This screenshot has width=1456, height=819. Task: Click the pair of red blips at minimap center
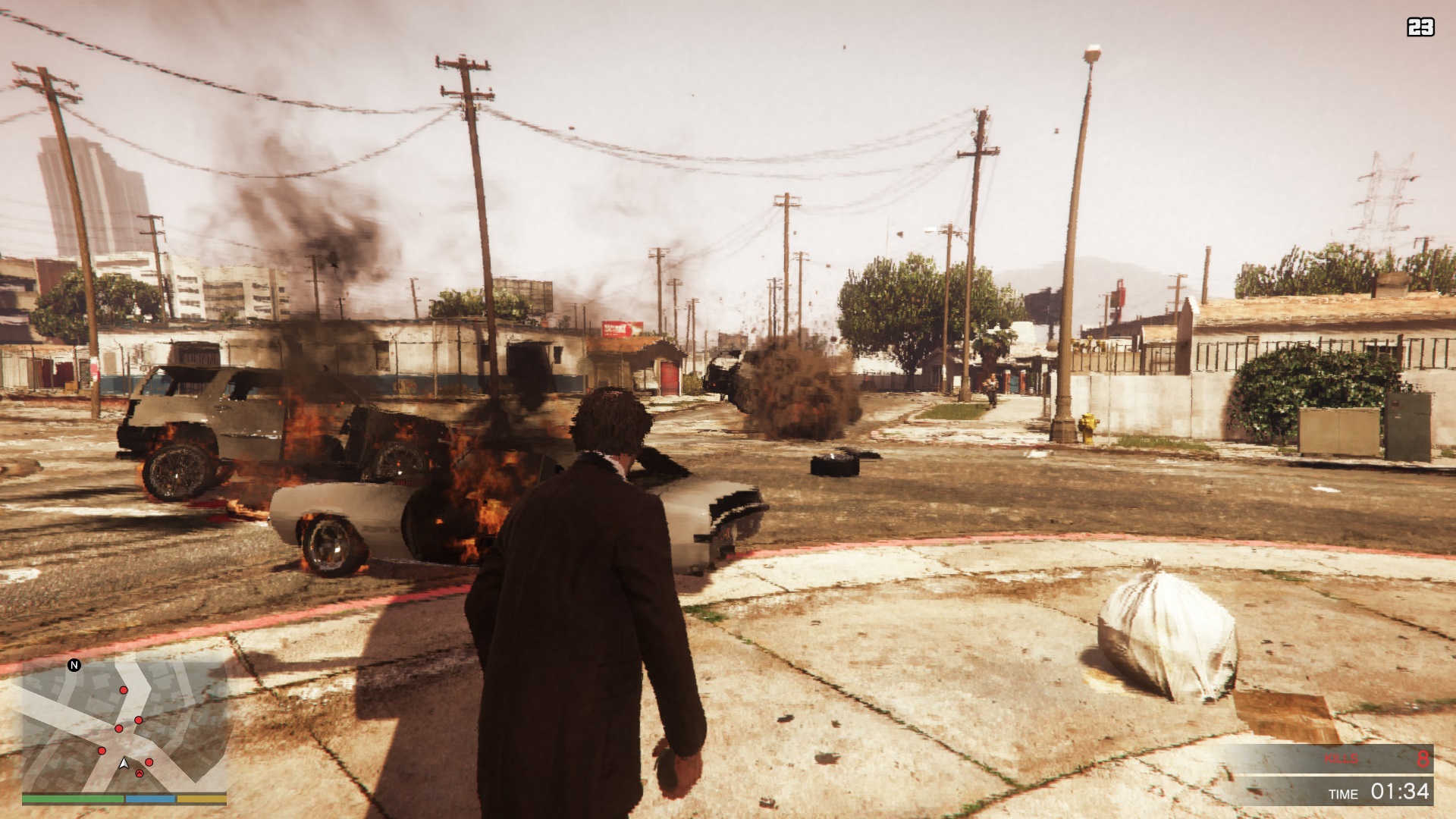pos(129,724)
